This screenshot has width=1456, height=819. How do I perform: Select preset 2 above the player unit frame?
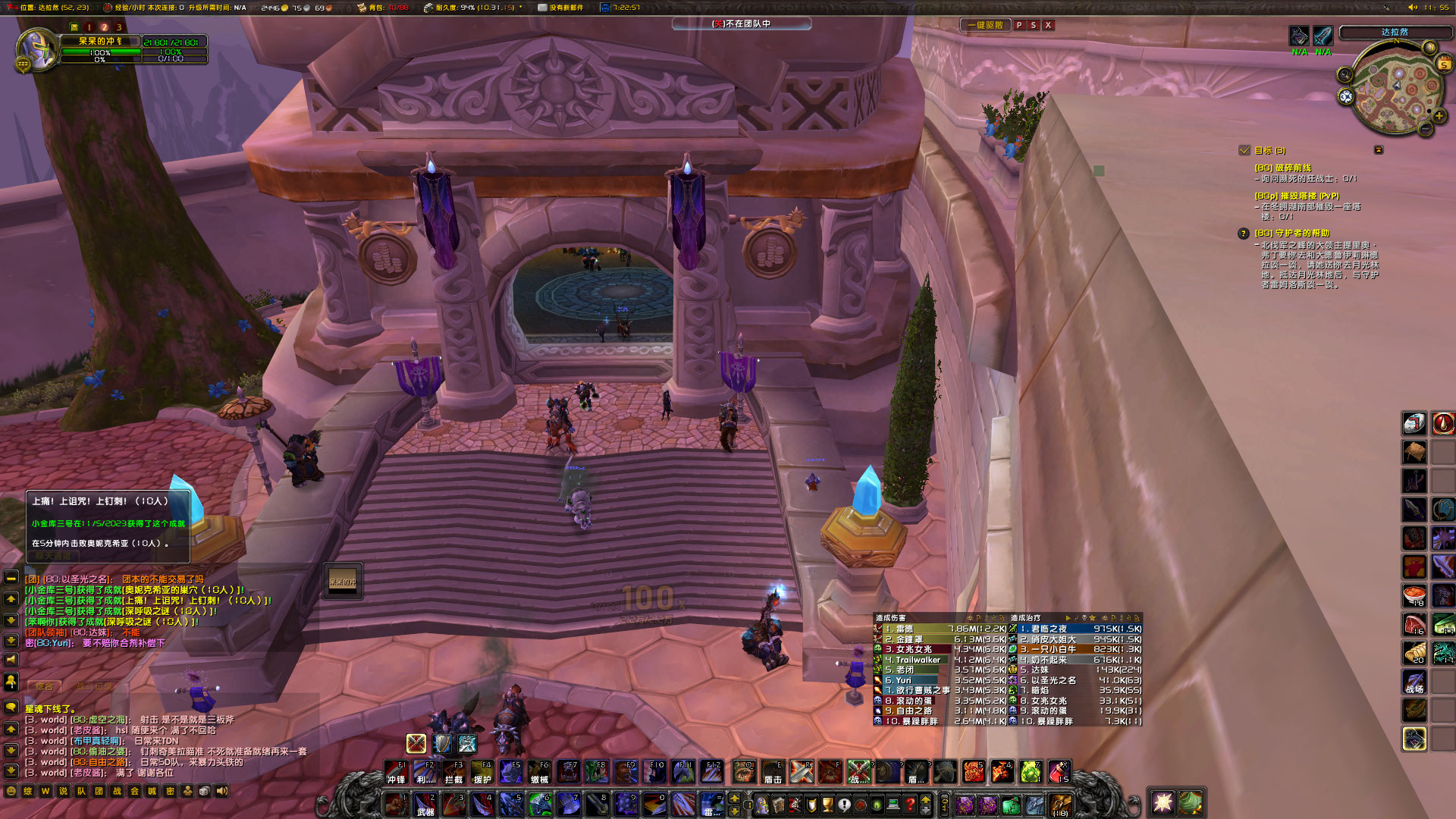[x=105, y=27]
